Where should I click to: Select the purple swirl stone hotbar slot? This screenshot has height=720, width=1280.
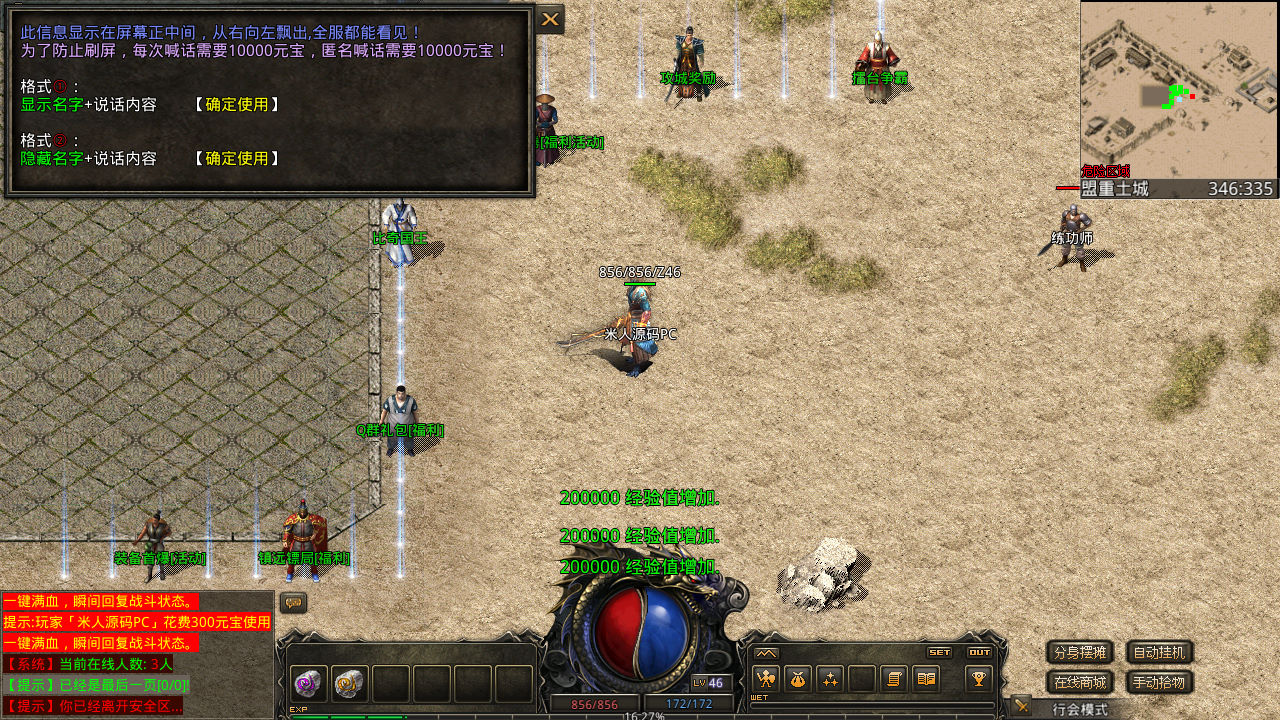pyautogui.click(x=308, y=684)
